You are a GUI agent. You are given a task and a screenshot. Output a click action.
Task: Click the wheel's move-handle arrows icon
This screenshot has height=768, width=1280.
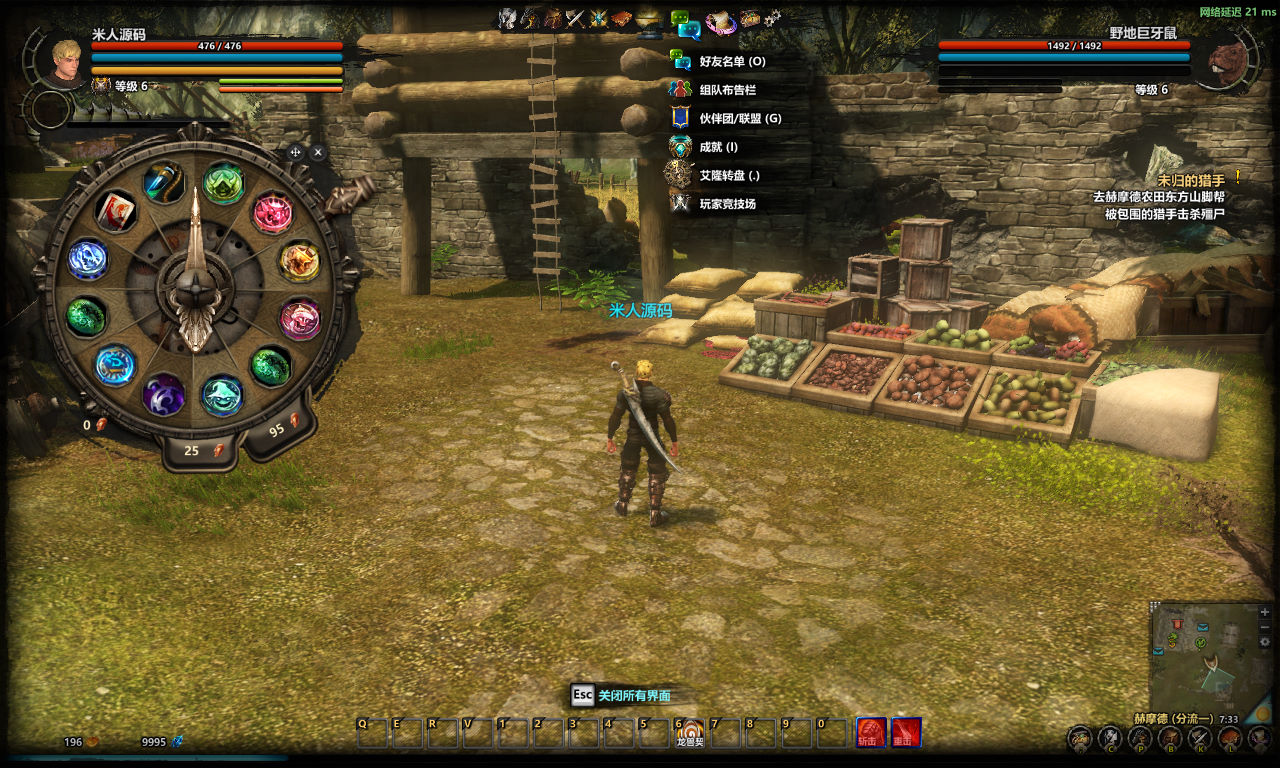(x=295, y=152)
